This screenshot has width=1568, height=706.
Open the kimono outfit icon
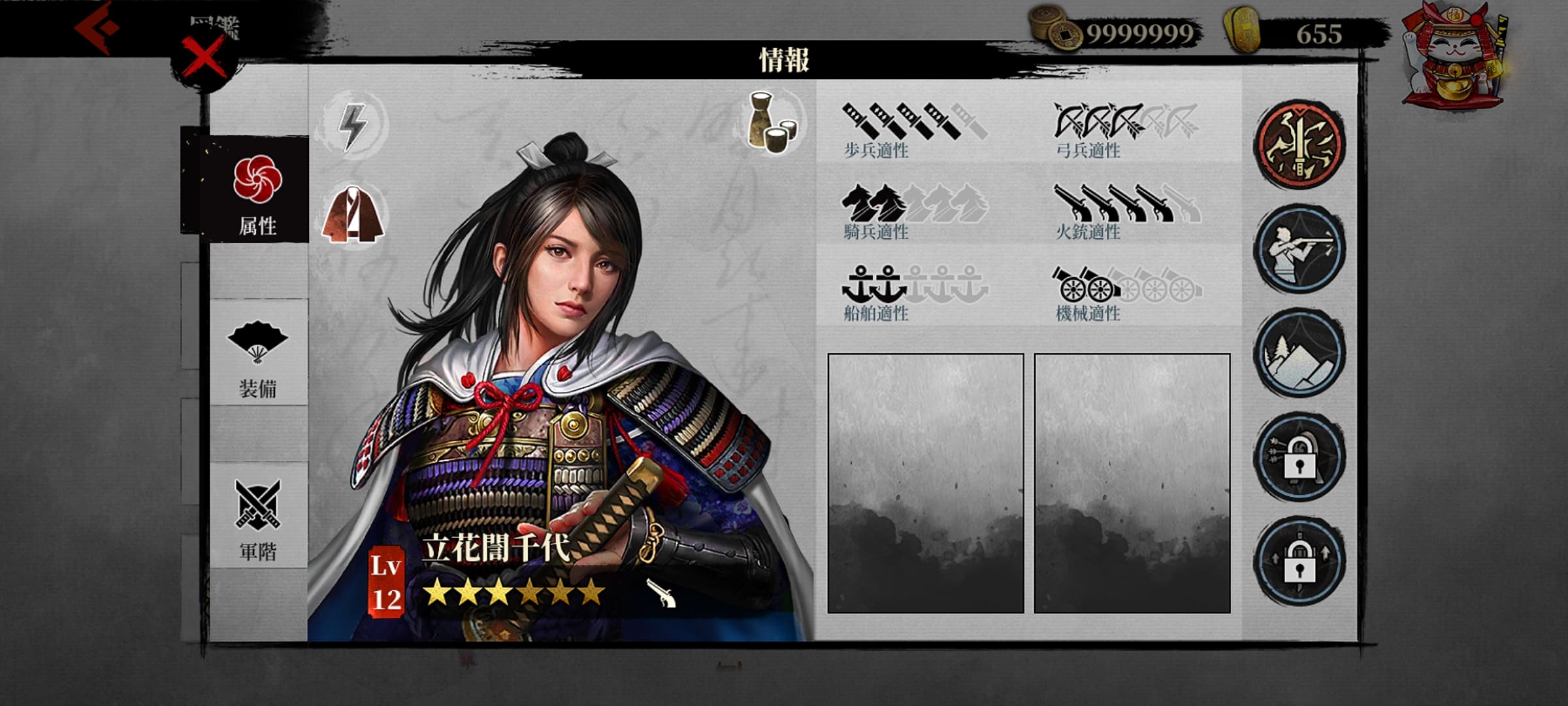click(x=353, y=214)
